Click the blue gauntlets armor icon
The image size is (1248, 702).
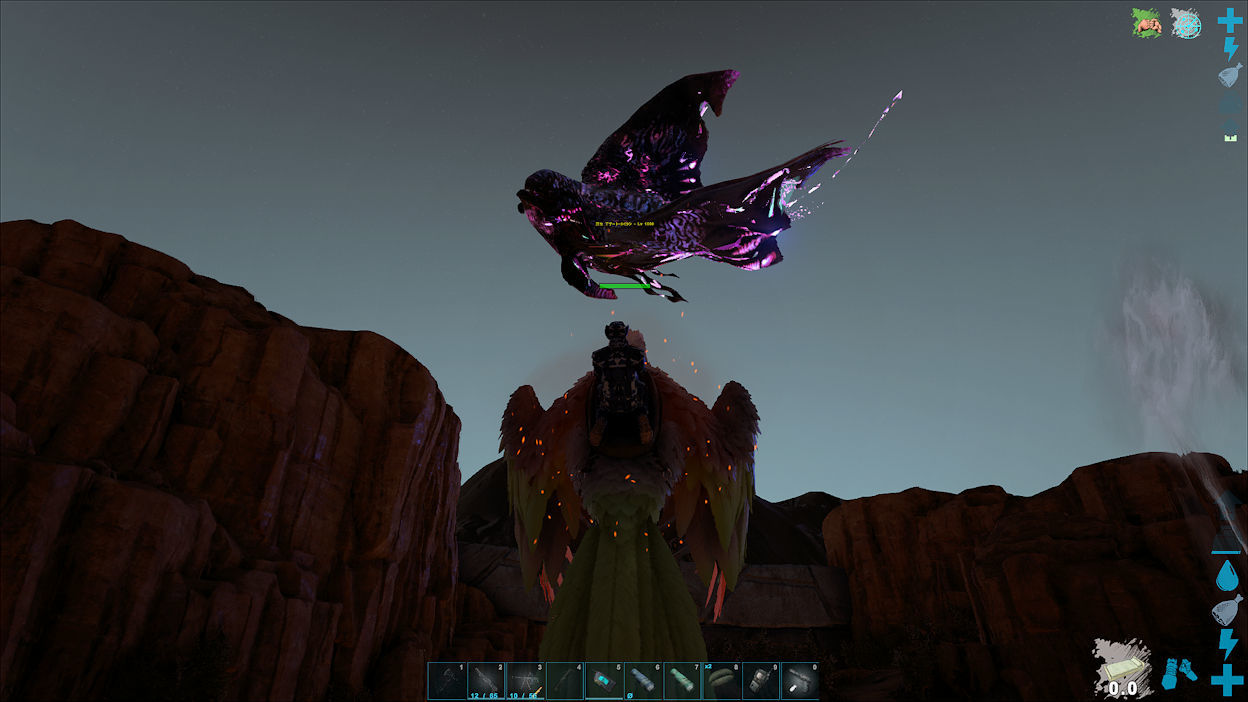[1180, 673]
